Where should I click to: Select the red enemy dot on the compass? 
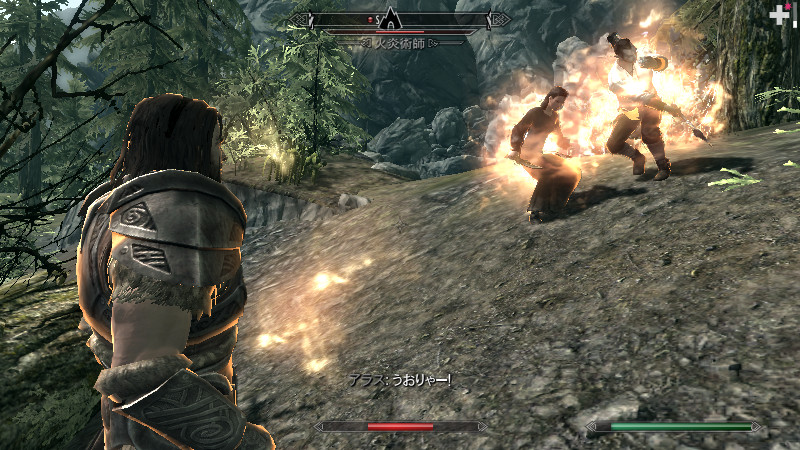coord(371,19)
